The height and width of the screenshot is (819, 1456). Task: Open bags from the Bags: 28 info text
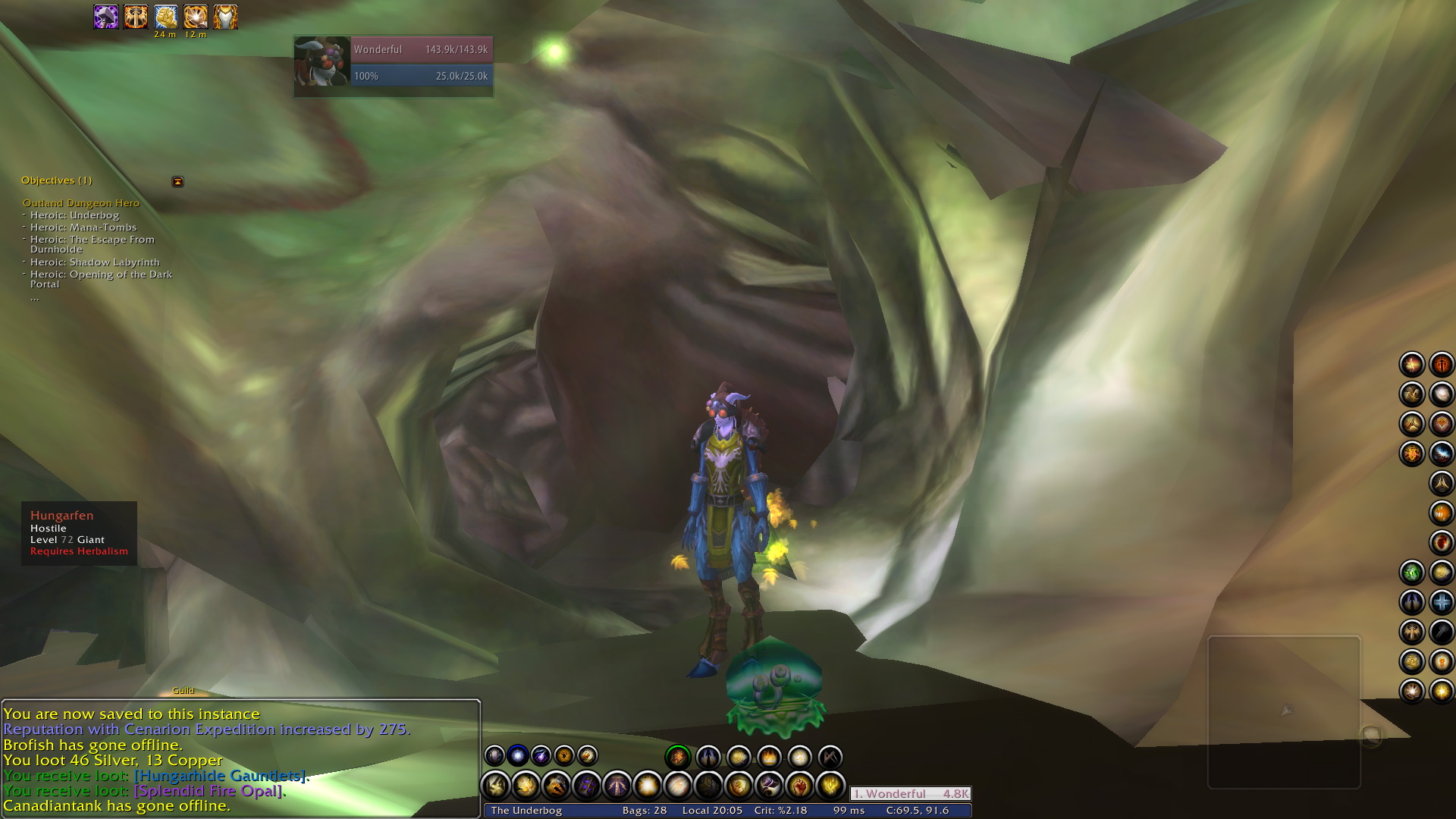click(644, 811)
